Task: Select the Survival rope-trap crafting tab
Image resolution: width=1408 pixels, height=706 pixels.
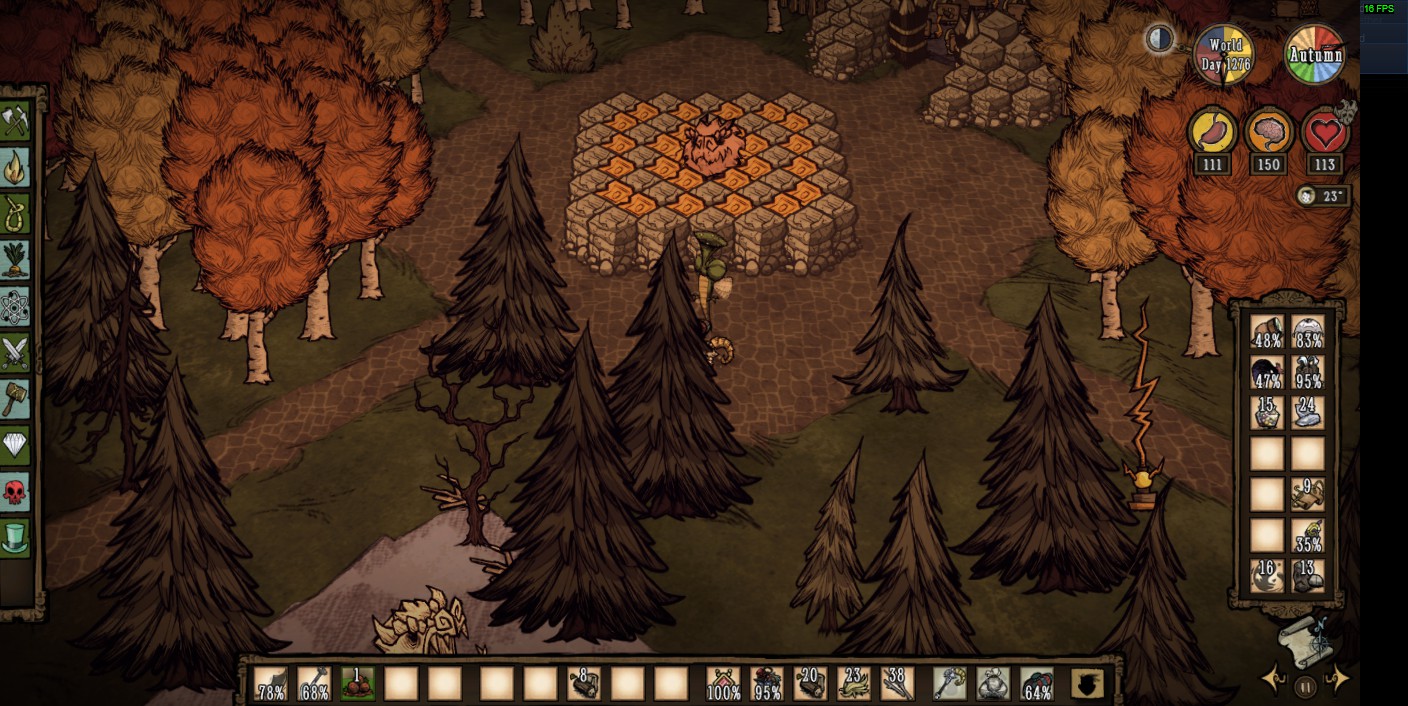Action: [16, 214]
